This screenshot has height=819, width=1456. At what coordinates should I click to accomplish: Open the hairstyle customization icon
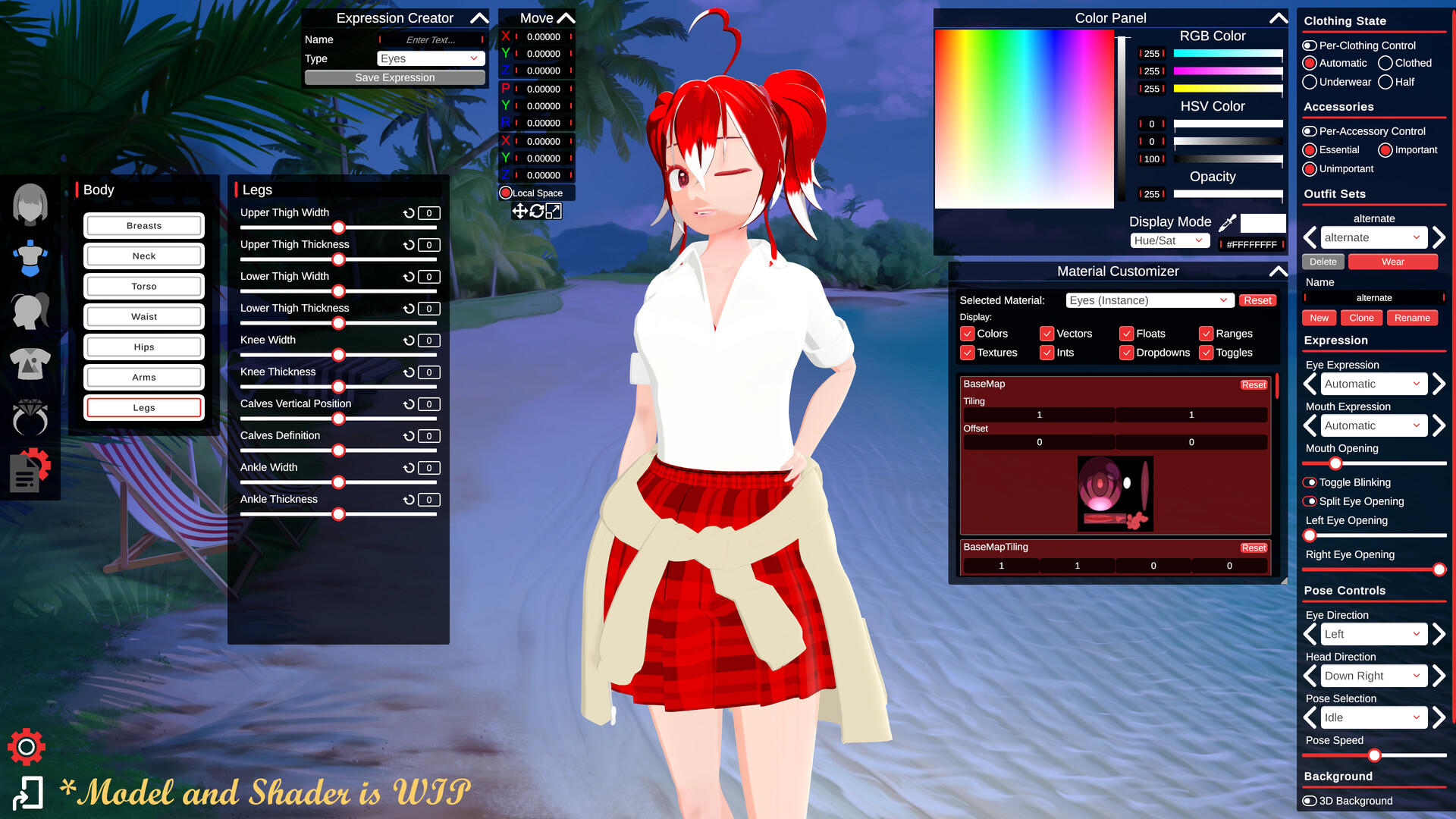(x=29, y=311)
